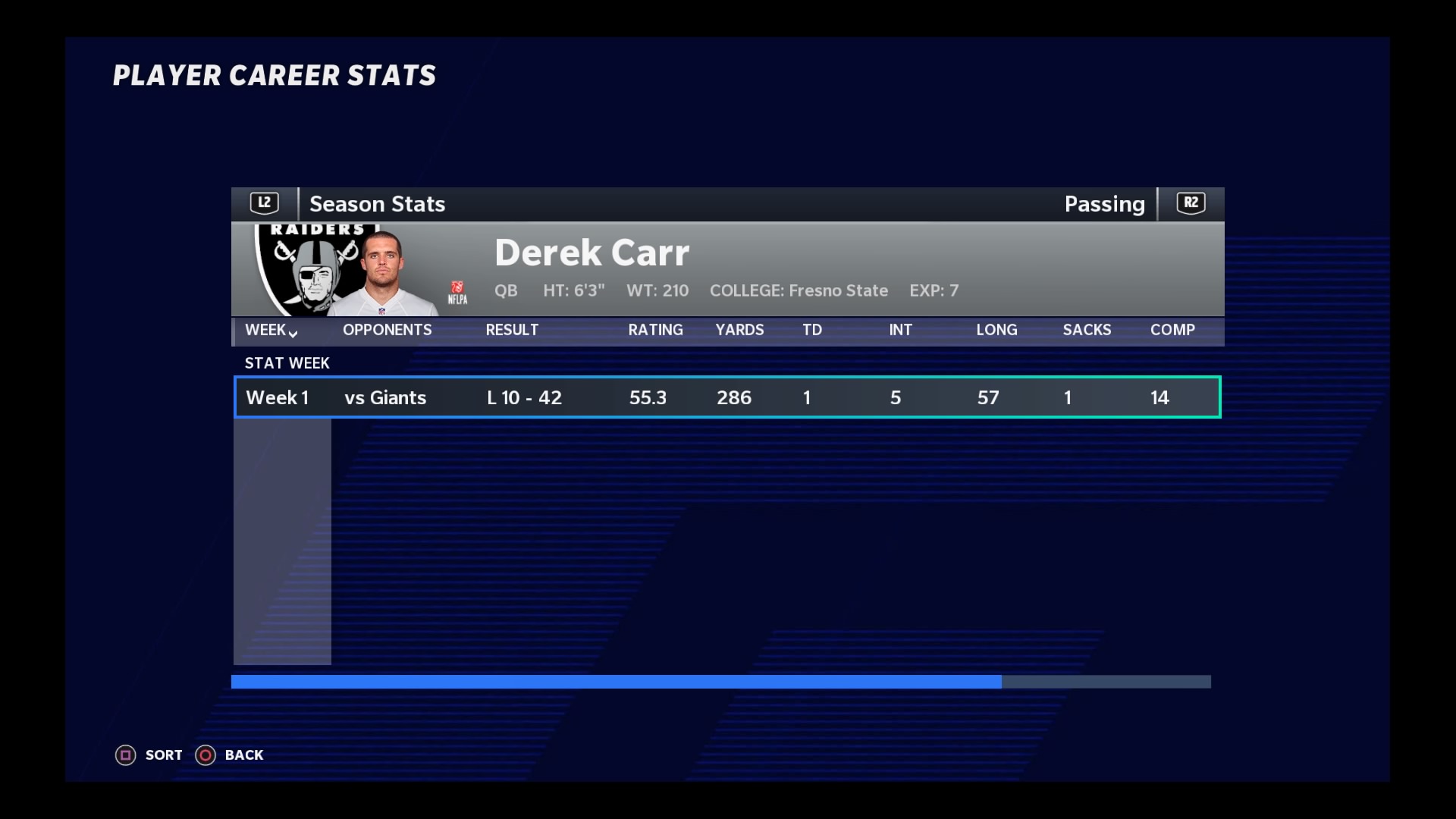1456x819 pixels.
Task: Sort stats by COMP column
Action: click(x=1172, y=331)
